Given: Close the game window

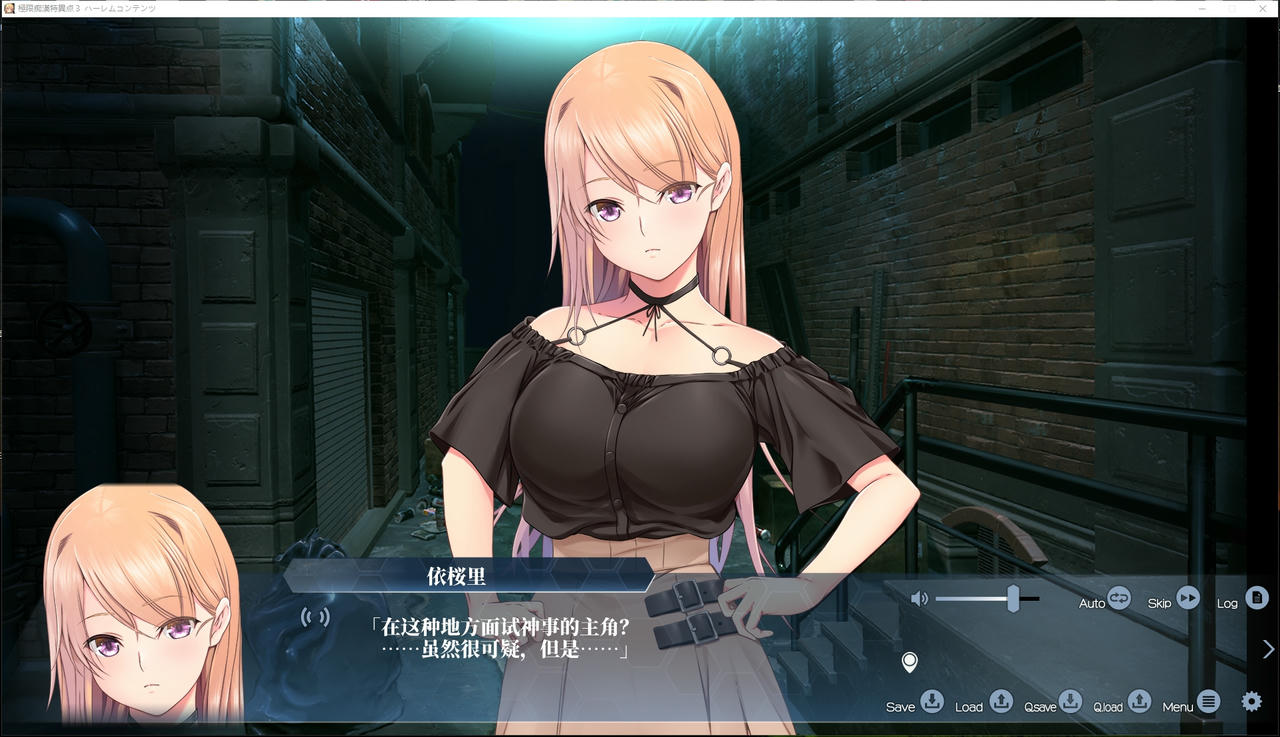Looking at the screenshot, I should tap(1262, 8).
